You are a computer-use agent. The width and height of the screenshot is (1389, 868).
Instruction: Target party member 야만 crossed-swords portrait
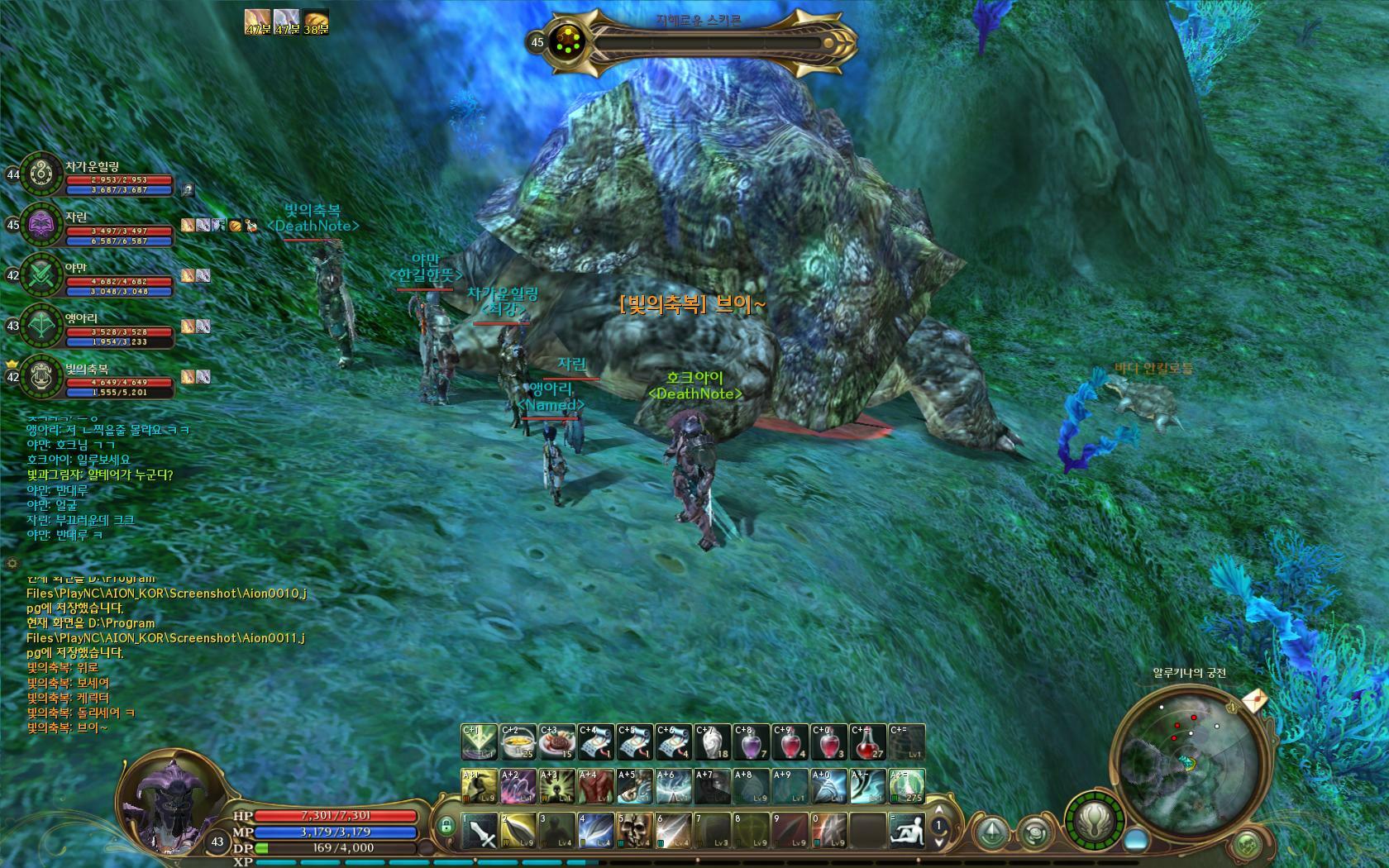40,274
